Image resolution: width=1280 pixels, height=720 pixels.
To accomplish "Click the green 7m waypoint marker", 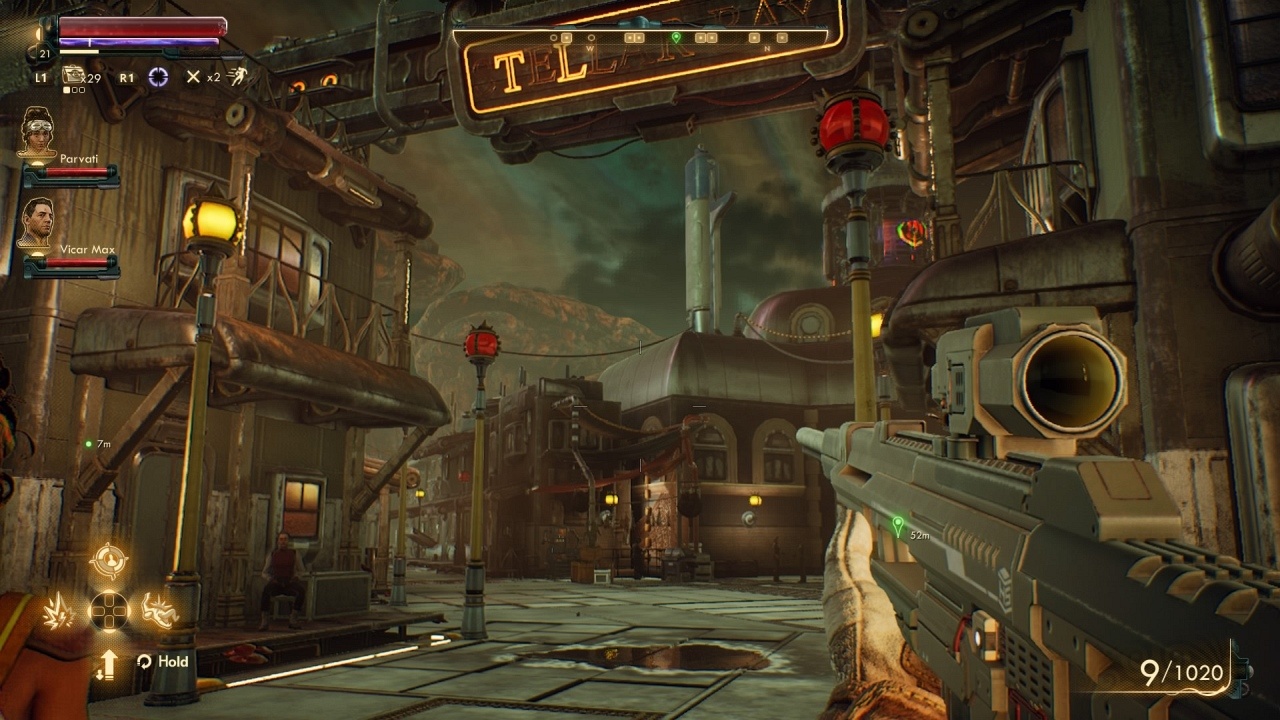I will tap(89, 443).
